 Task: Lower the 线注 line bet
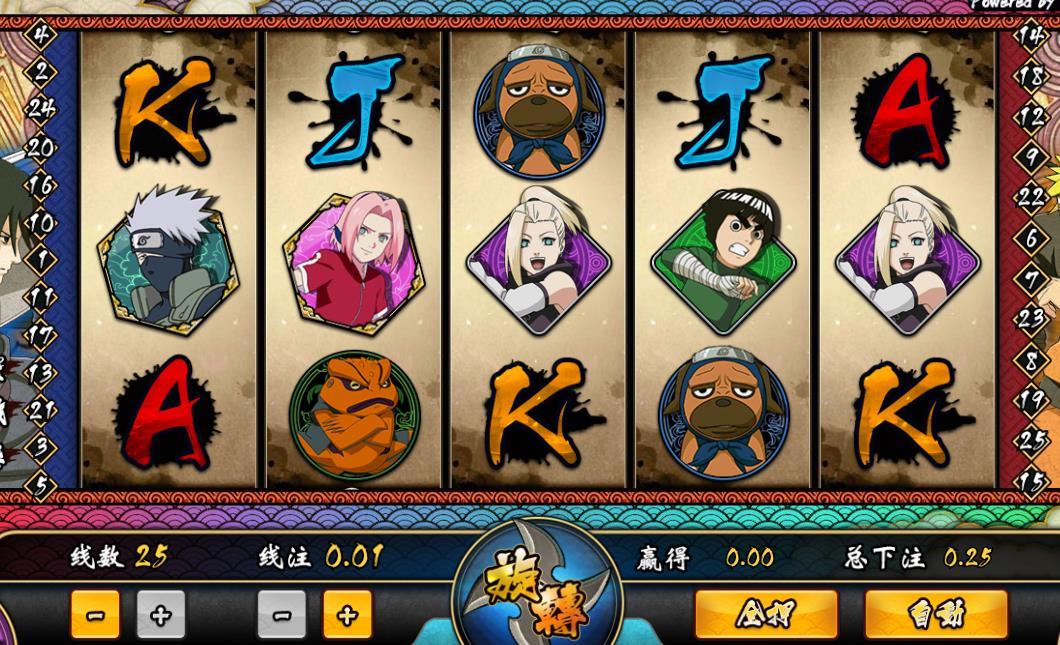point(281,614)
